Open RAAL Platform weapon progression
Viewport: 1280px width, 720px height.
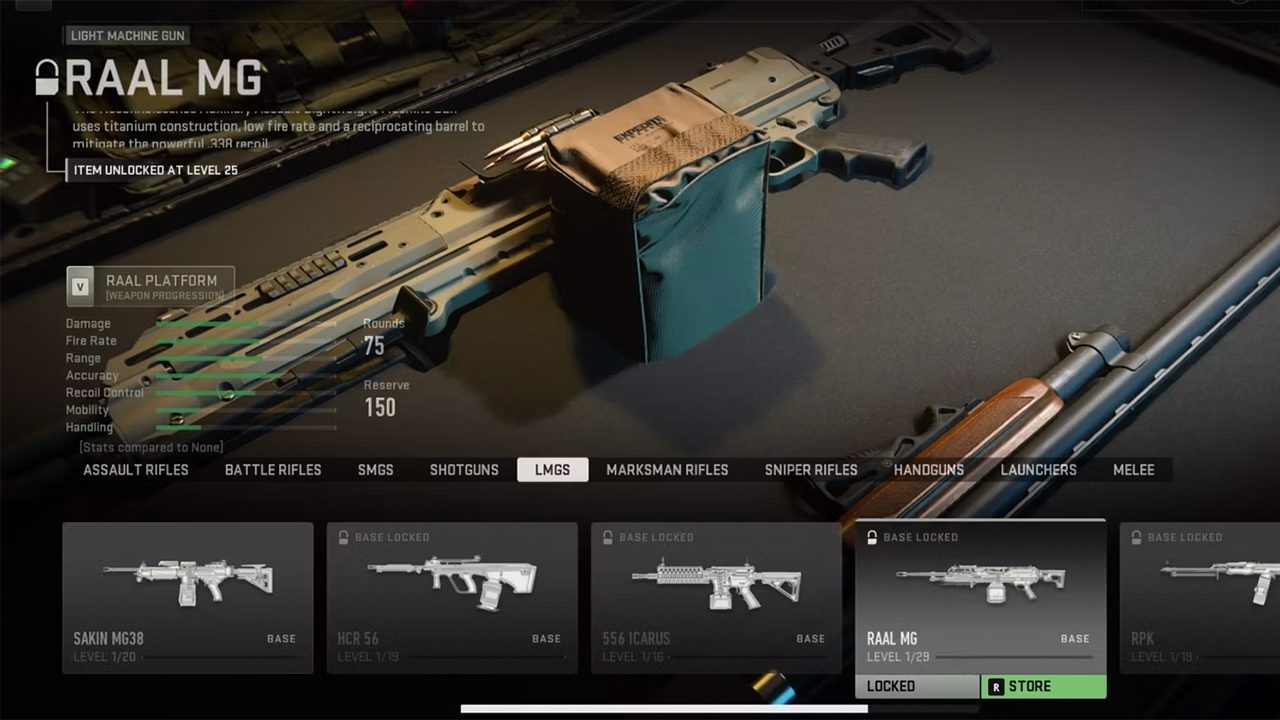pyautogui.click(x=150, y=286)
